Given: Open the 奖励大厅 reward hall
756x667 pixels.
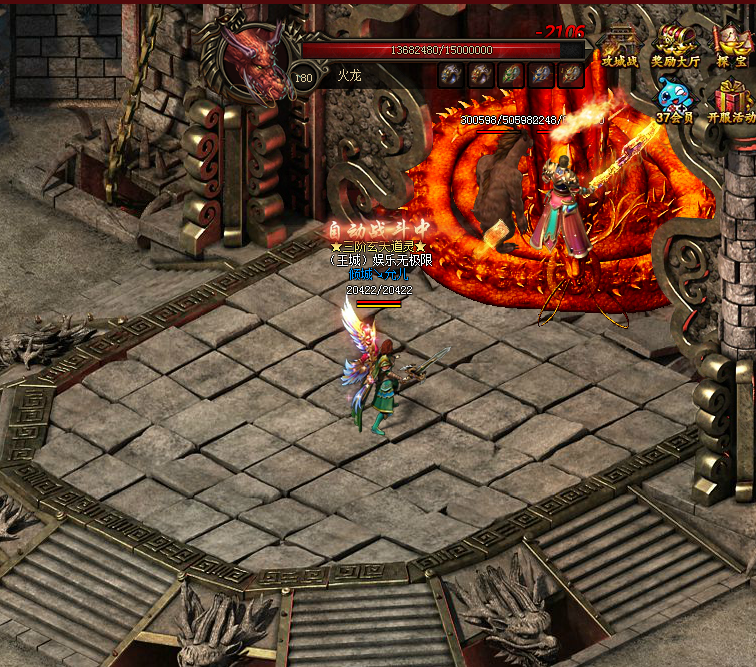Looking at the screenshot, I should 677,46.
